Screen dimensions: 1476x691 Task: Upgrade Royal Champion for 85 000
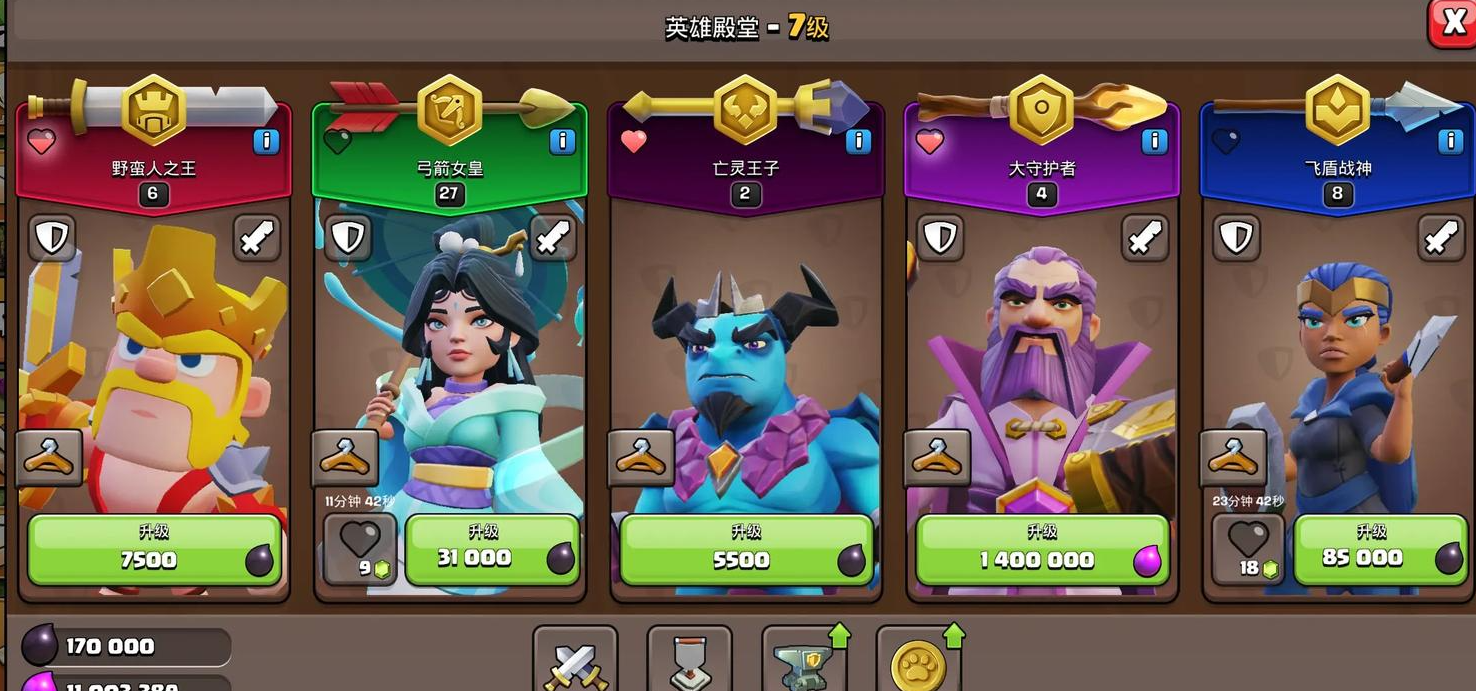coord(1371,549)
